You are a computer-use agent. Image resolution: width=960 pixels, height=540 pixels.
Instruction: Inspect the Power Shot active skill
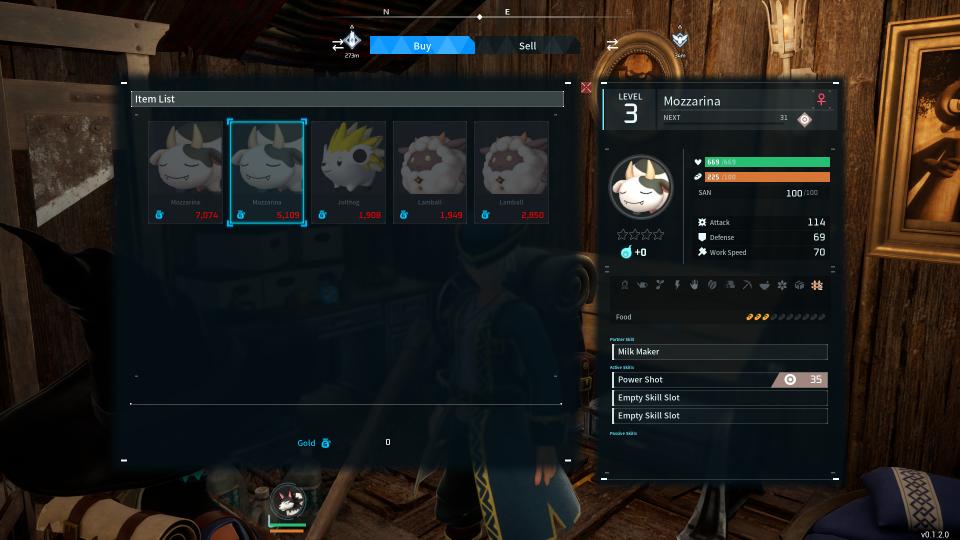719,380
